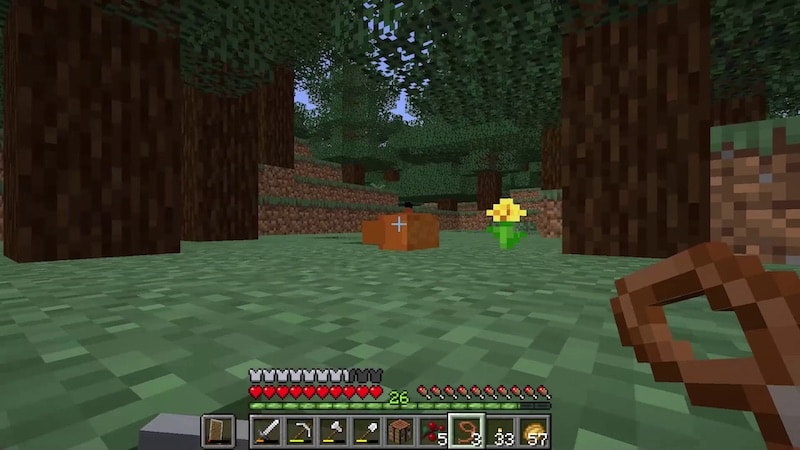
Task: Select the crafting table slot
Action: pyautogui.click(x=399, y=432)
